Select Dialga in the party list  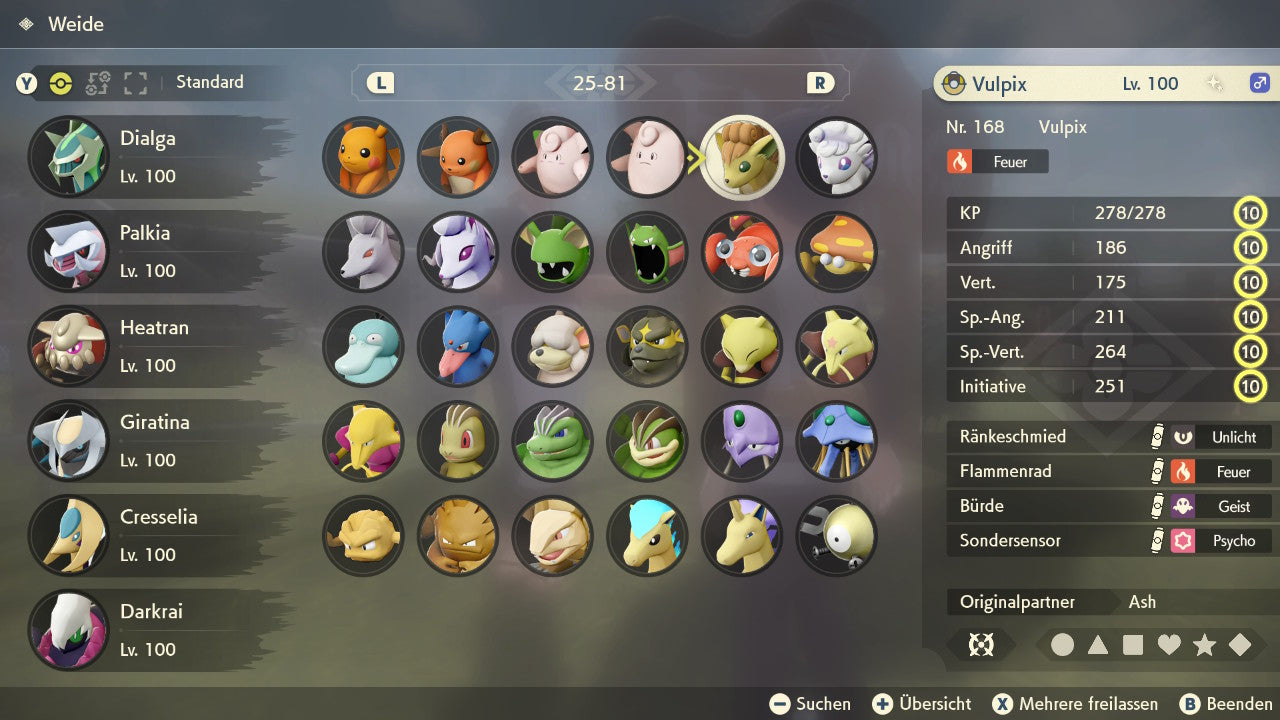[x=150, y=157]
